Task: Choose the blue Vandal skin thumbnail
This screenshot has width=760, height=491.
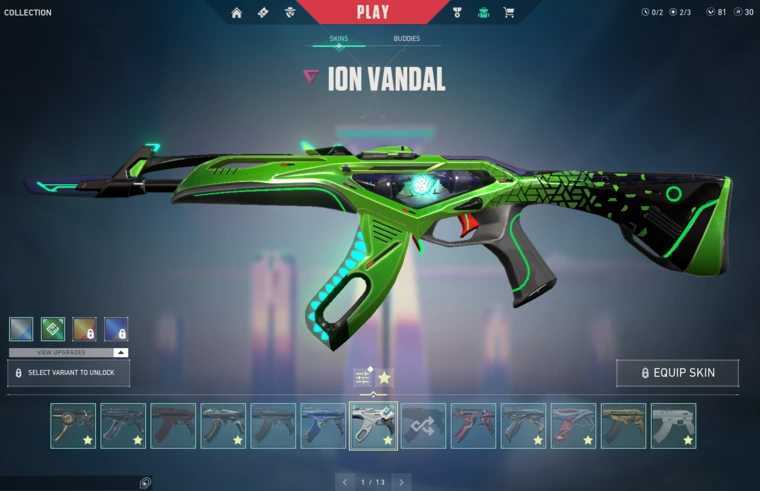Action: (x=323, y=425)
